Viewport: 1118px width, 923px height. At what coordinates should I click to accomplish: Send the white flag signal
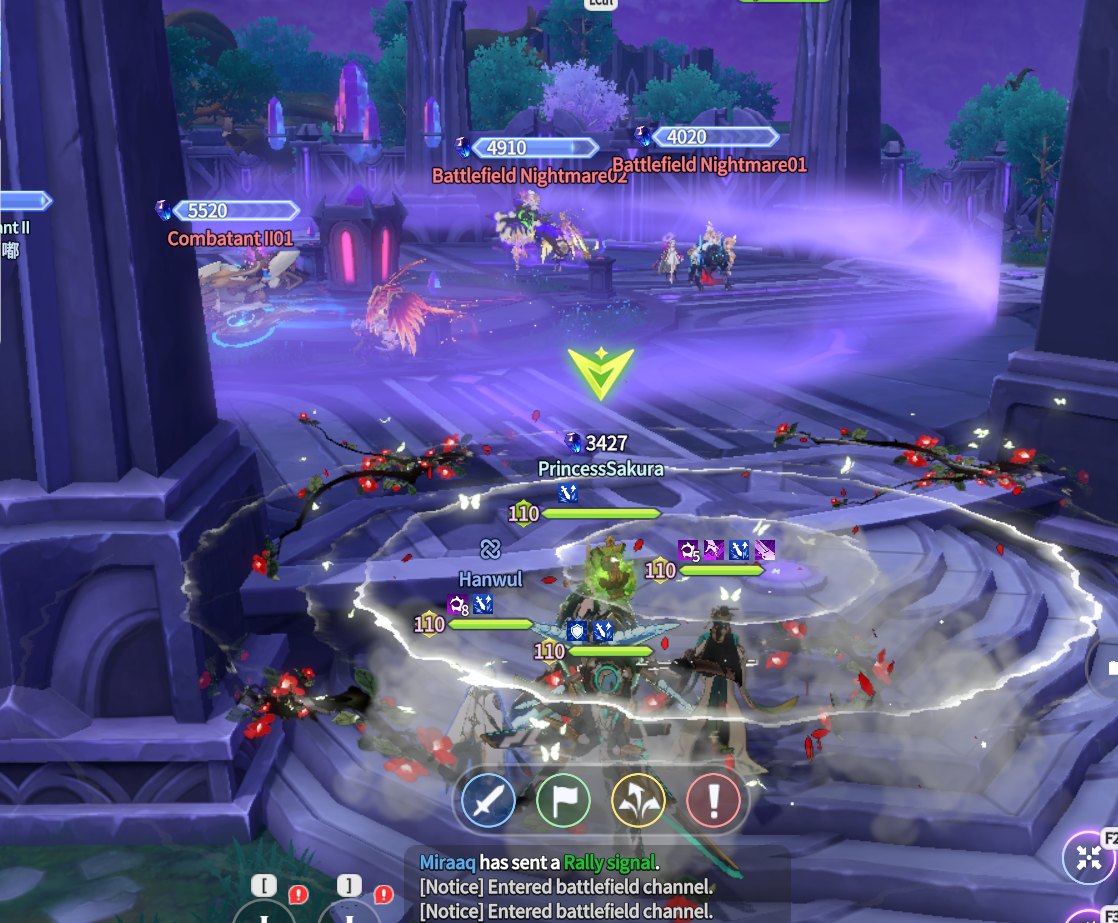click(563, 801)
